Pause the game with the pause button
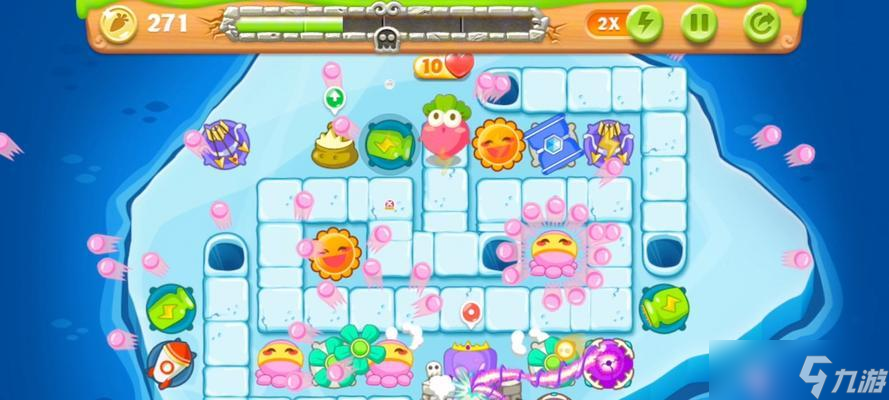Image resolution: width=889 pixels, height=400 pixels. (700, 23)
